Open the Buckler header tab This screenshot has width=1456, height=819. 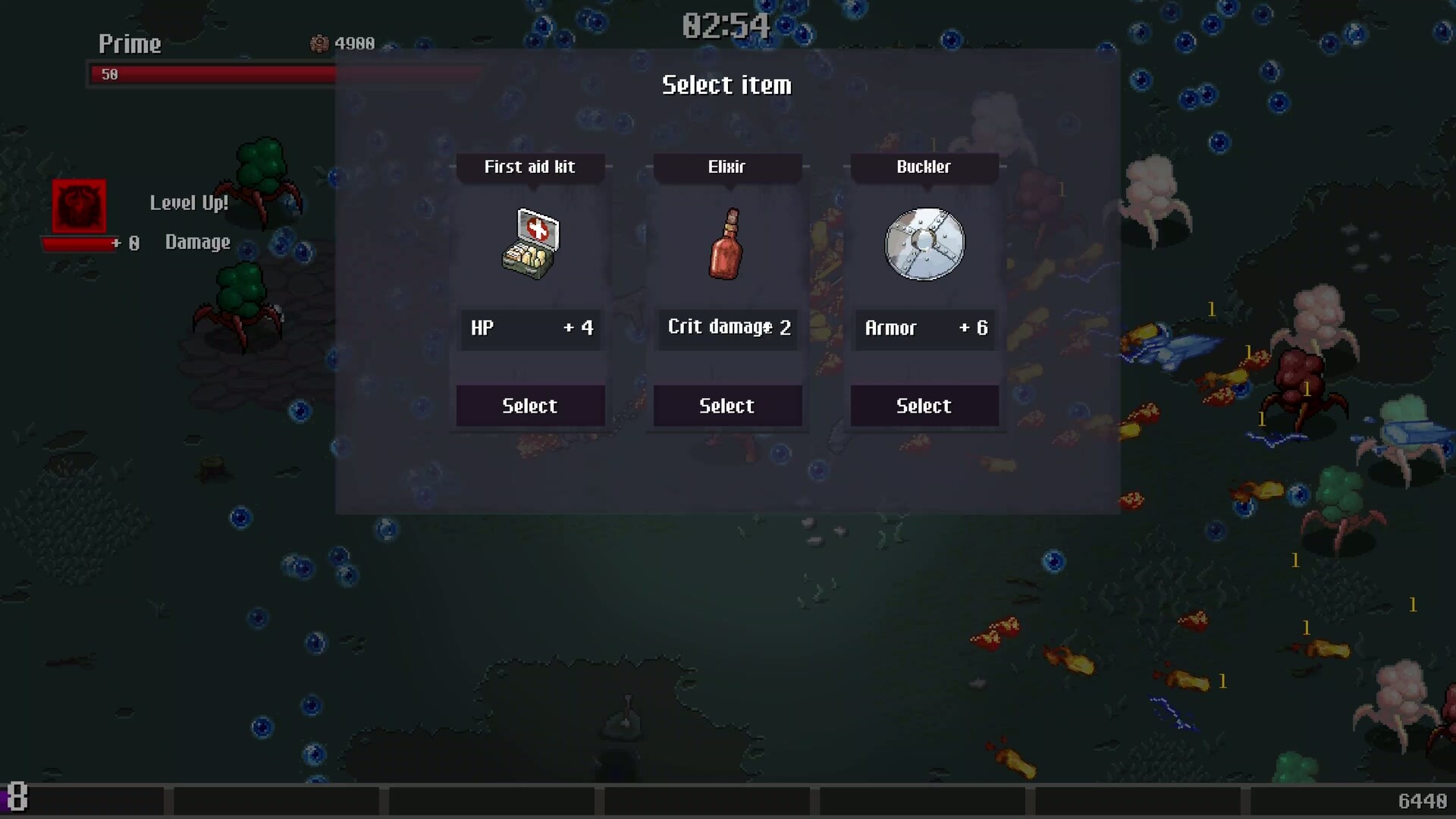(x=924, y=168)
